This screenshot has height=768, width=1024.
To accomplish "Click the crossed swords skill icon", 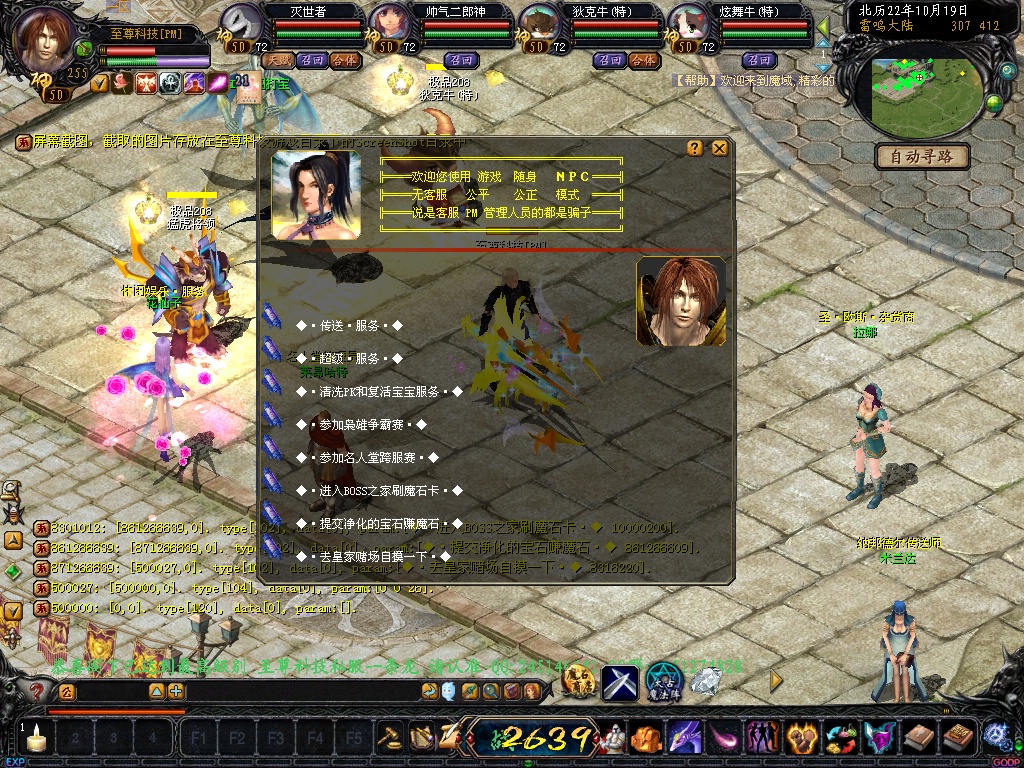I will coord(620,683).
